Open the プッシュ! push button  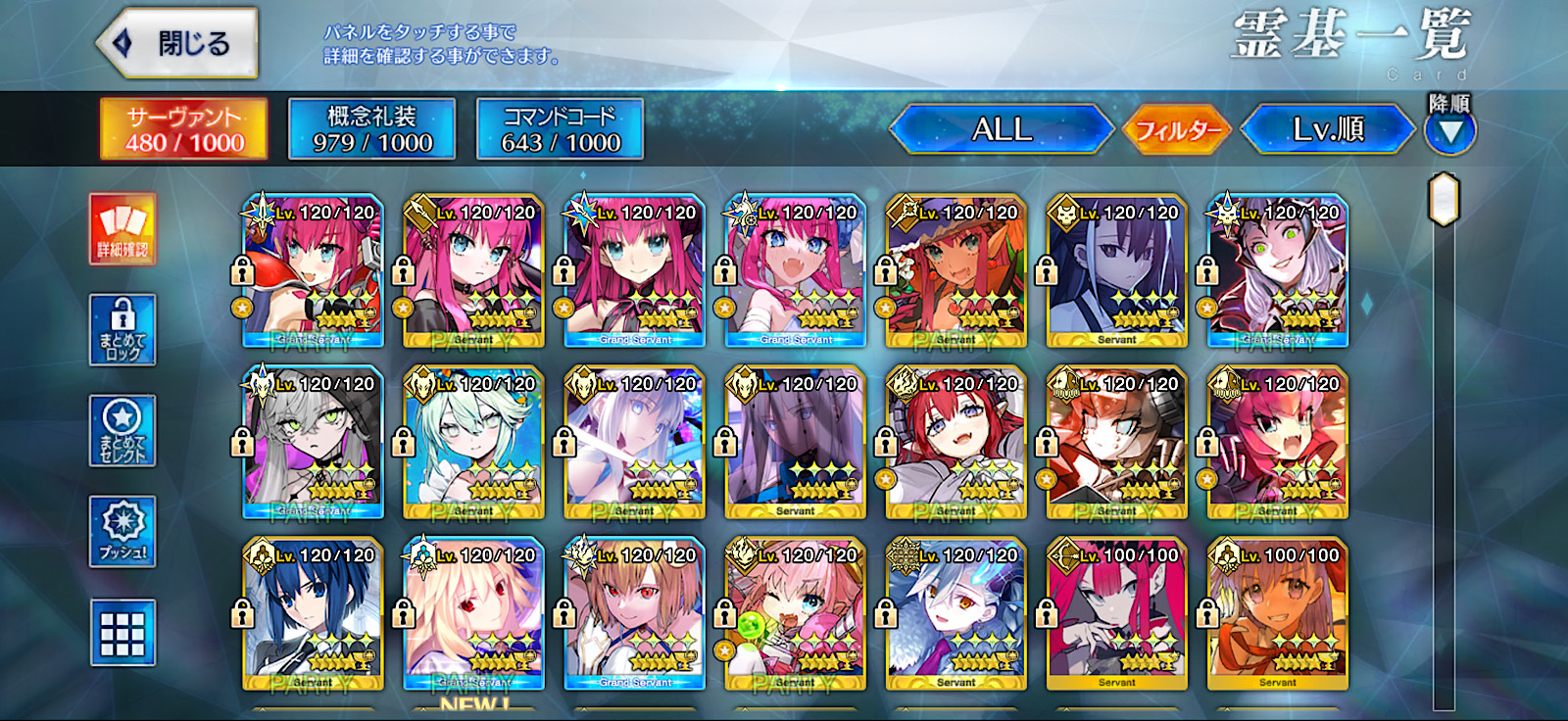pyautogui.click(x=122, y=531)
